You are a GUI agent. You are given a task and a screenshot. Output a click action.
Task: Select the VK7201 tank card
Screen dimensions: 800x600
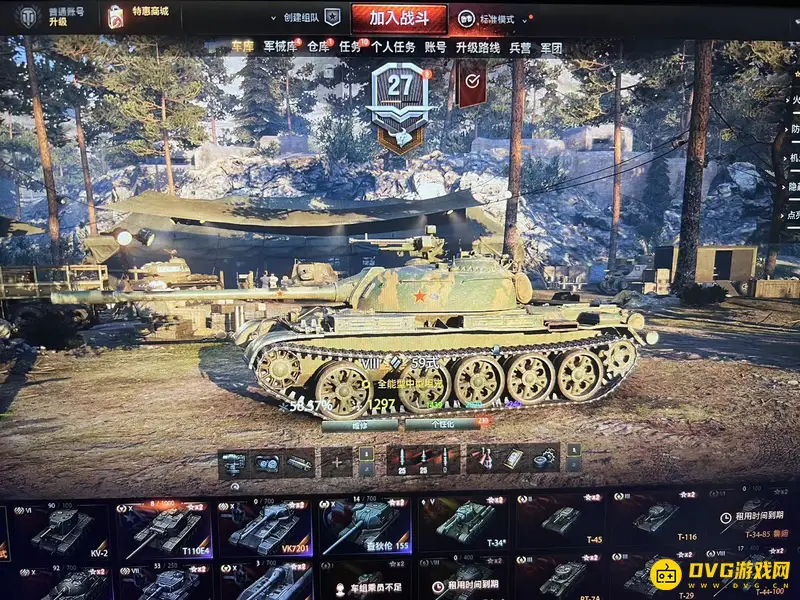(x=265, y=529)
